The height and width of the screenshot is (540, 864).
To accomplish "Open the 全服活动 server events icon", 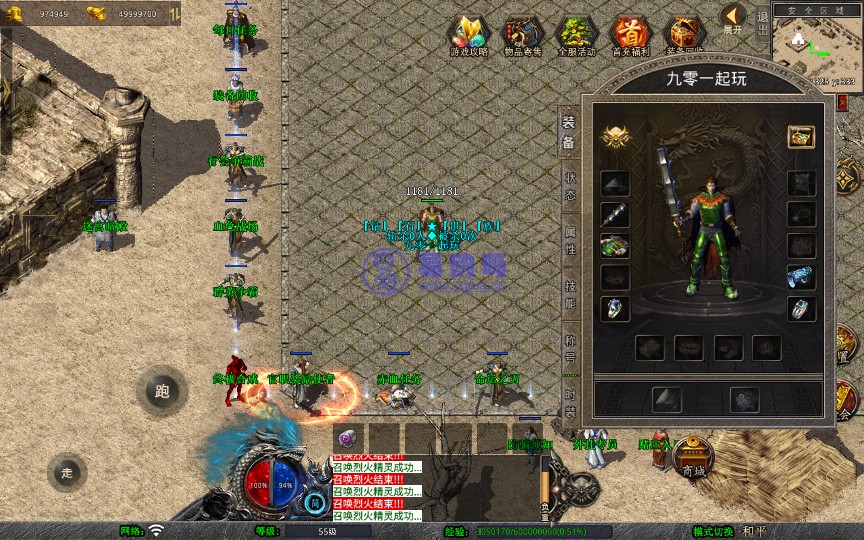I will pyautogui.click(x=576, y=36).
